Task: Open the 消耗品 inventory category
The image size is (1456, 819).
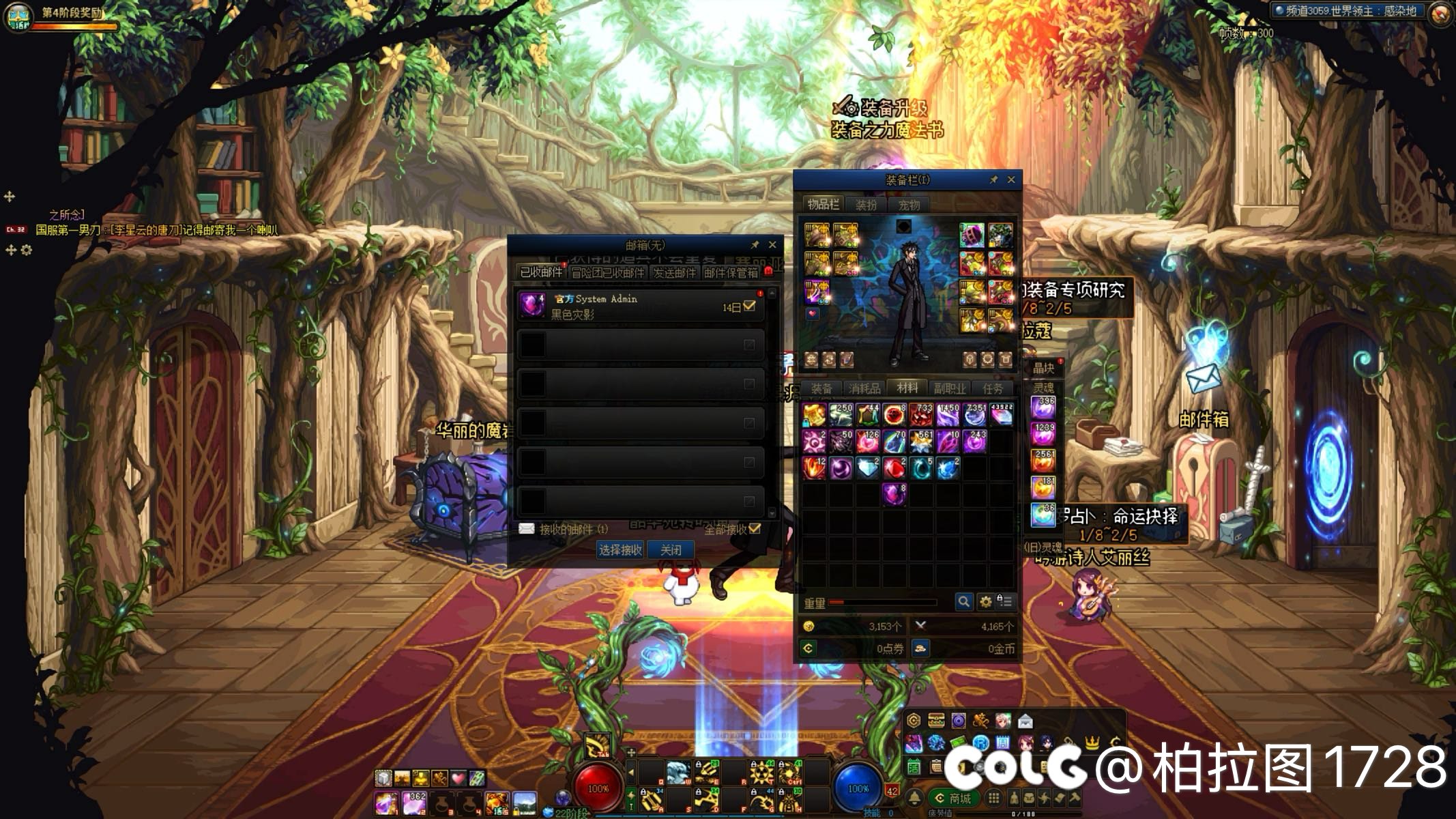Action: pos(864,388)
